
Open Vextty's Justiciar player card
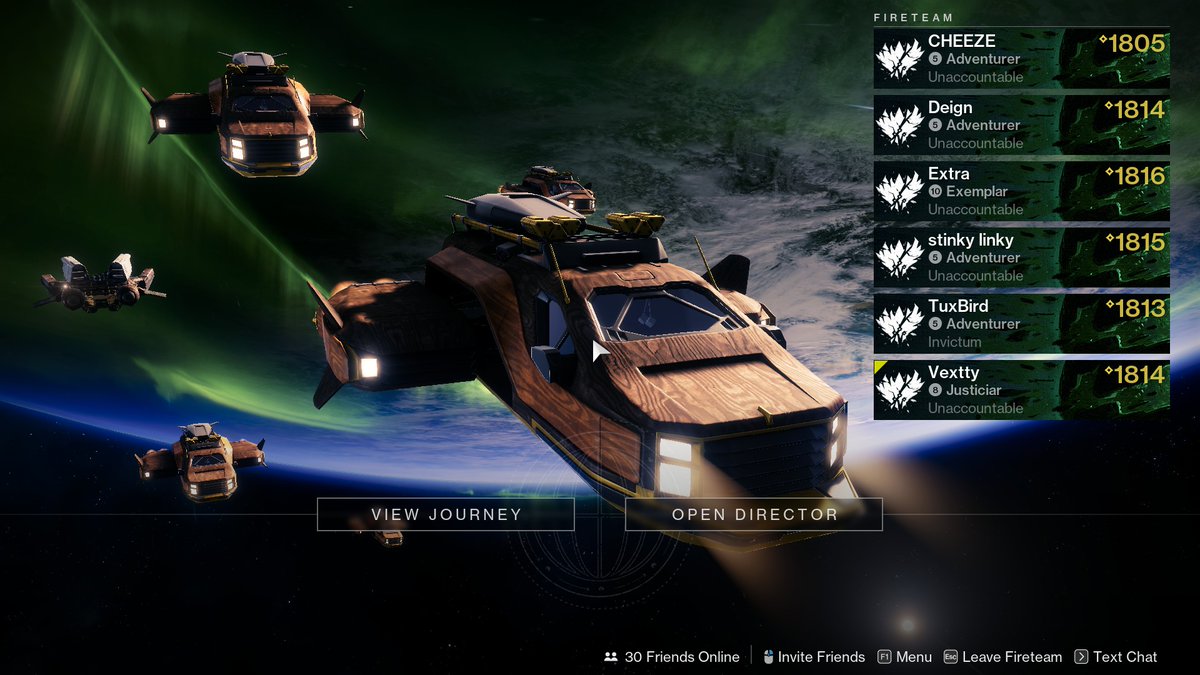(1021, 390)
